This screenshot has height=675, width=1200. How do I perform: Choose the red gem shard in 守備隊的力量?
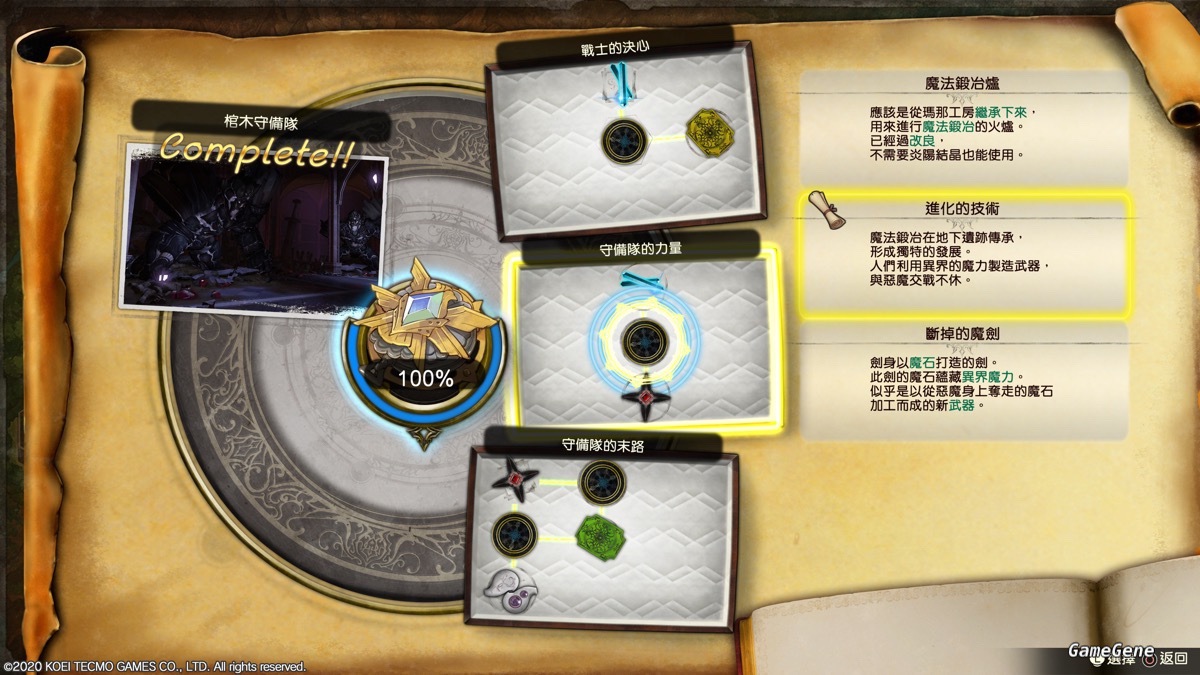click(x=645, y=396)
